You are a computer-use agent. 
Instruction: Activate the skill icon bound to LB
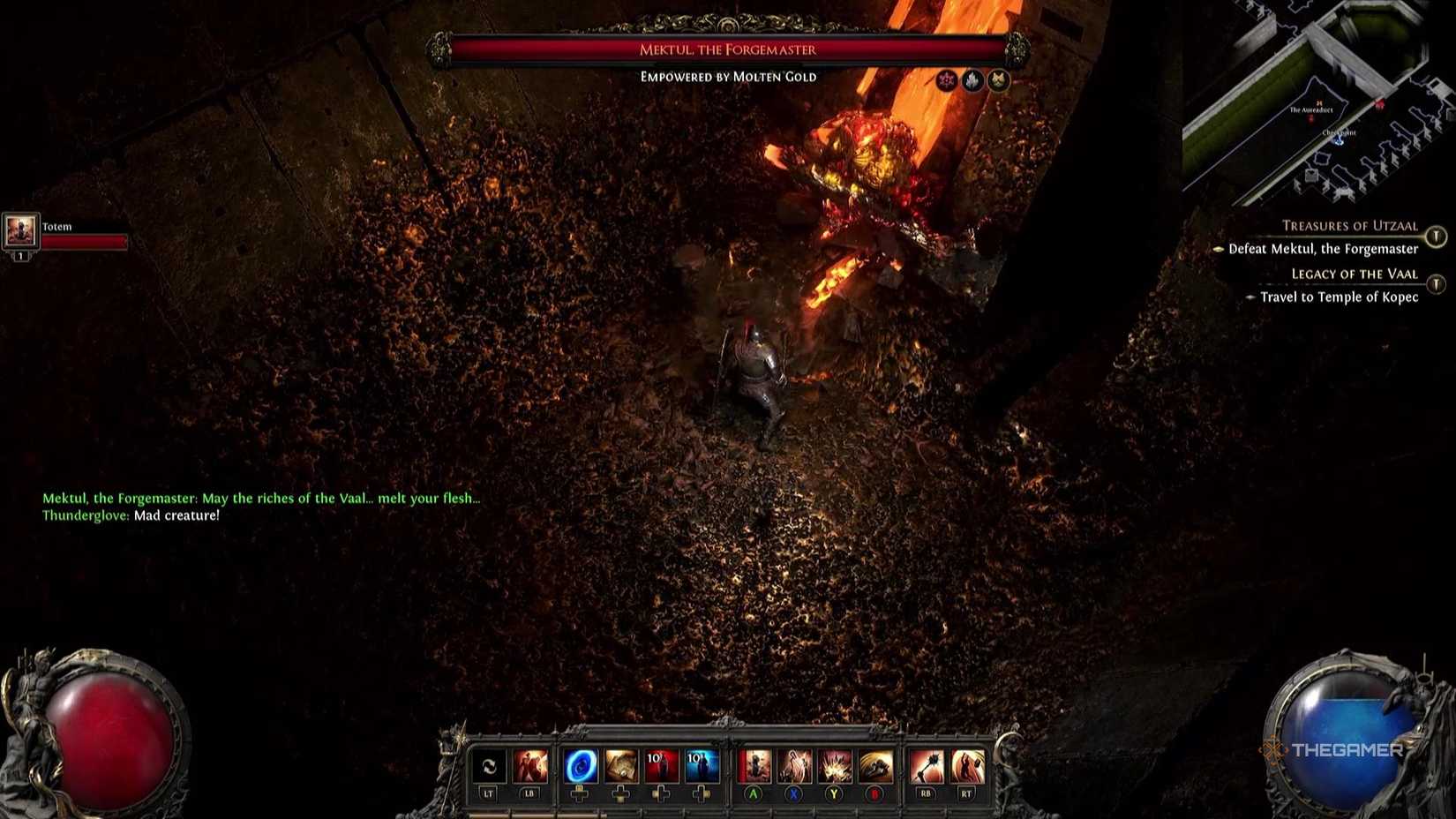530,766
